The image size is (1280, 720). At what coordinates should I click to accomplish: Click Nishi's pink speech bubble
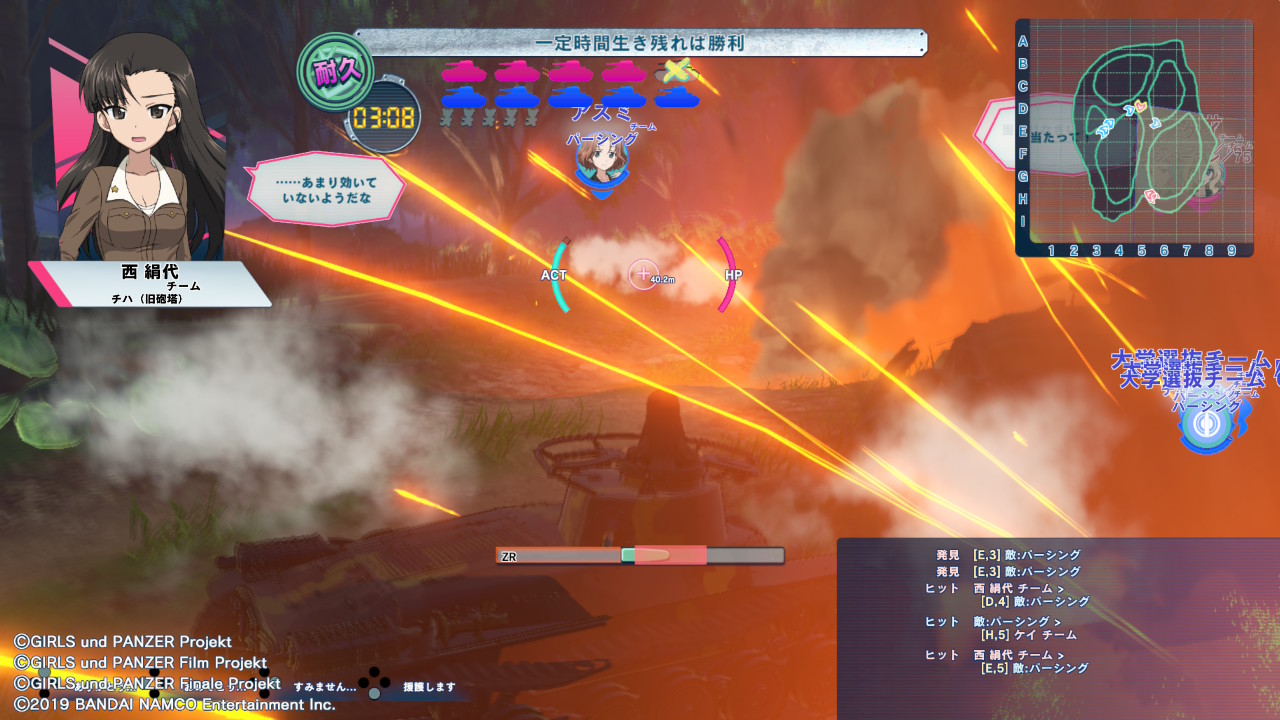coord(326,190)
